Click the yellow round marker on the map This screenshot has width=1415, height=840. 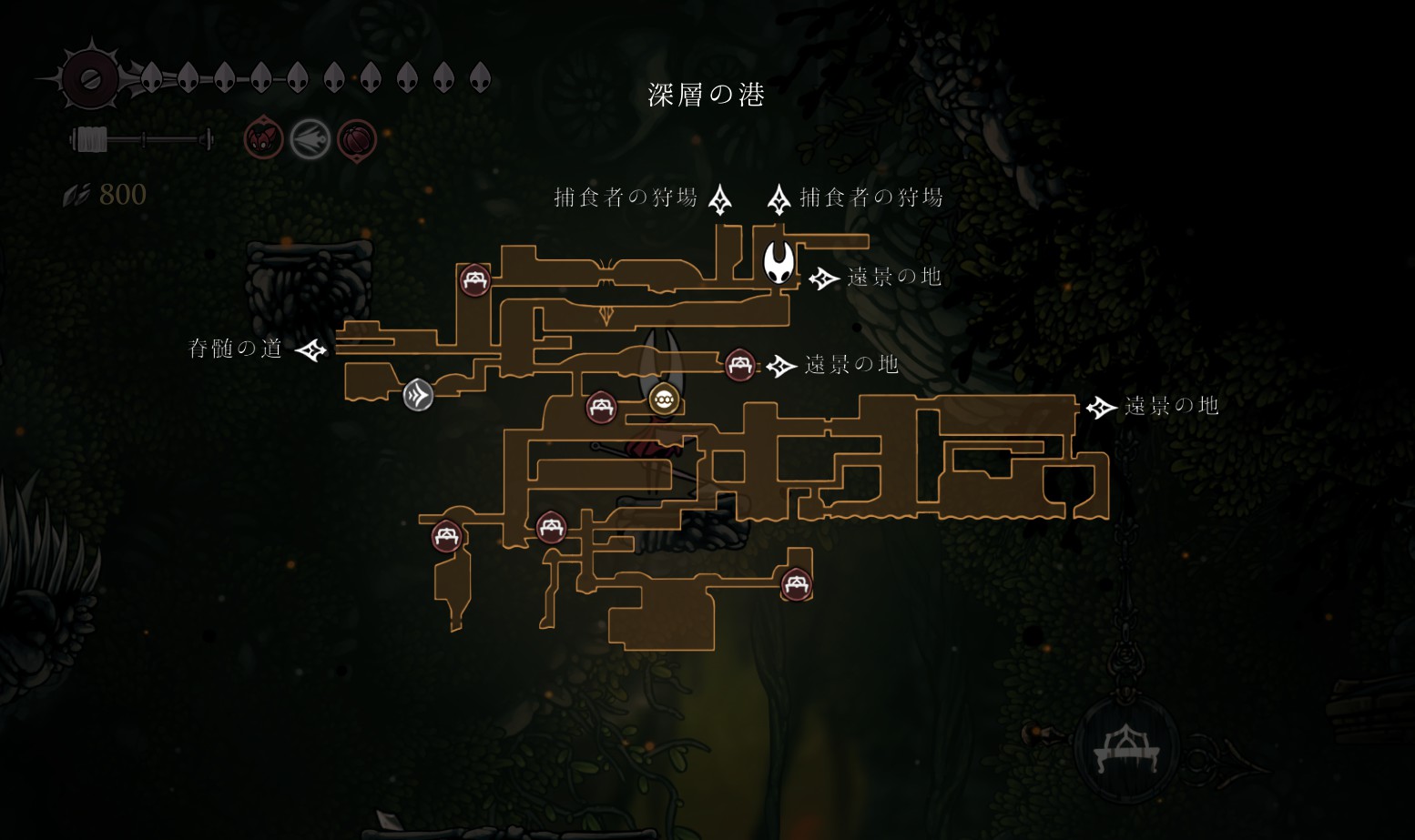[x=663, y=399]
